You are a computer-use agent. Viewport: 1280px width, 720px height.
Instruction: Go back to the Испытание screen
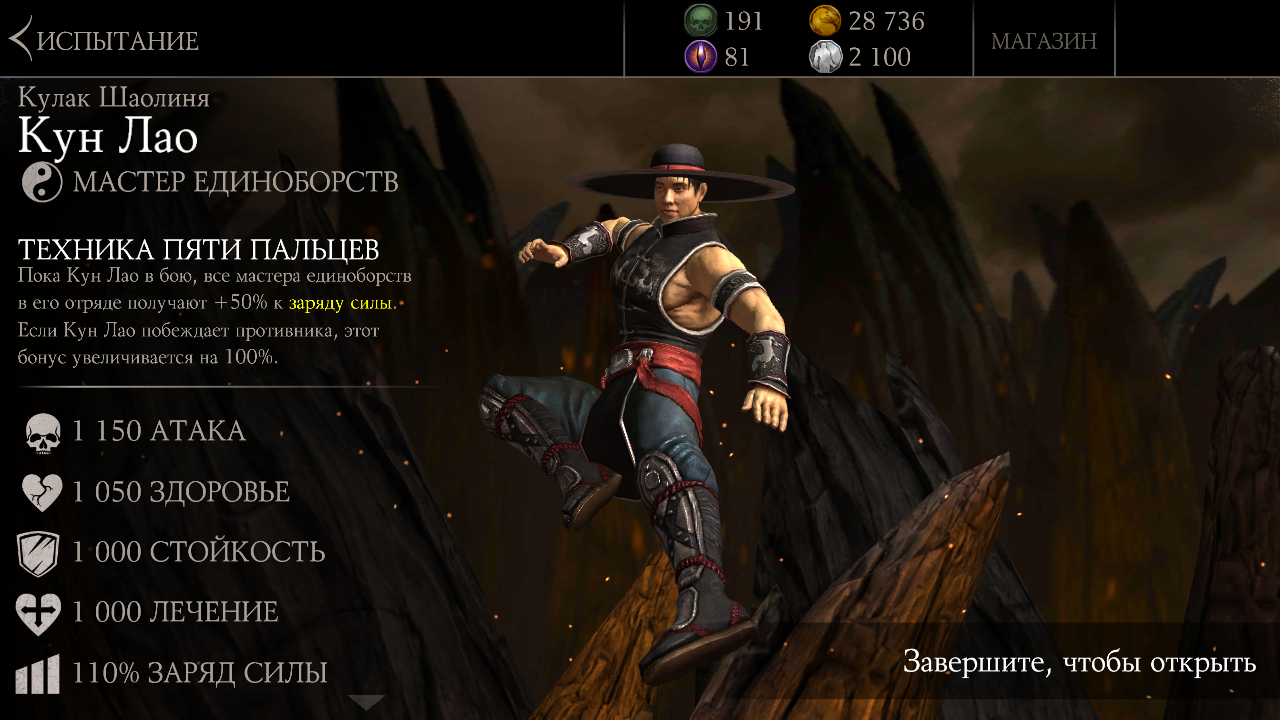pyautogui.click(x=104, y=40)
